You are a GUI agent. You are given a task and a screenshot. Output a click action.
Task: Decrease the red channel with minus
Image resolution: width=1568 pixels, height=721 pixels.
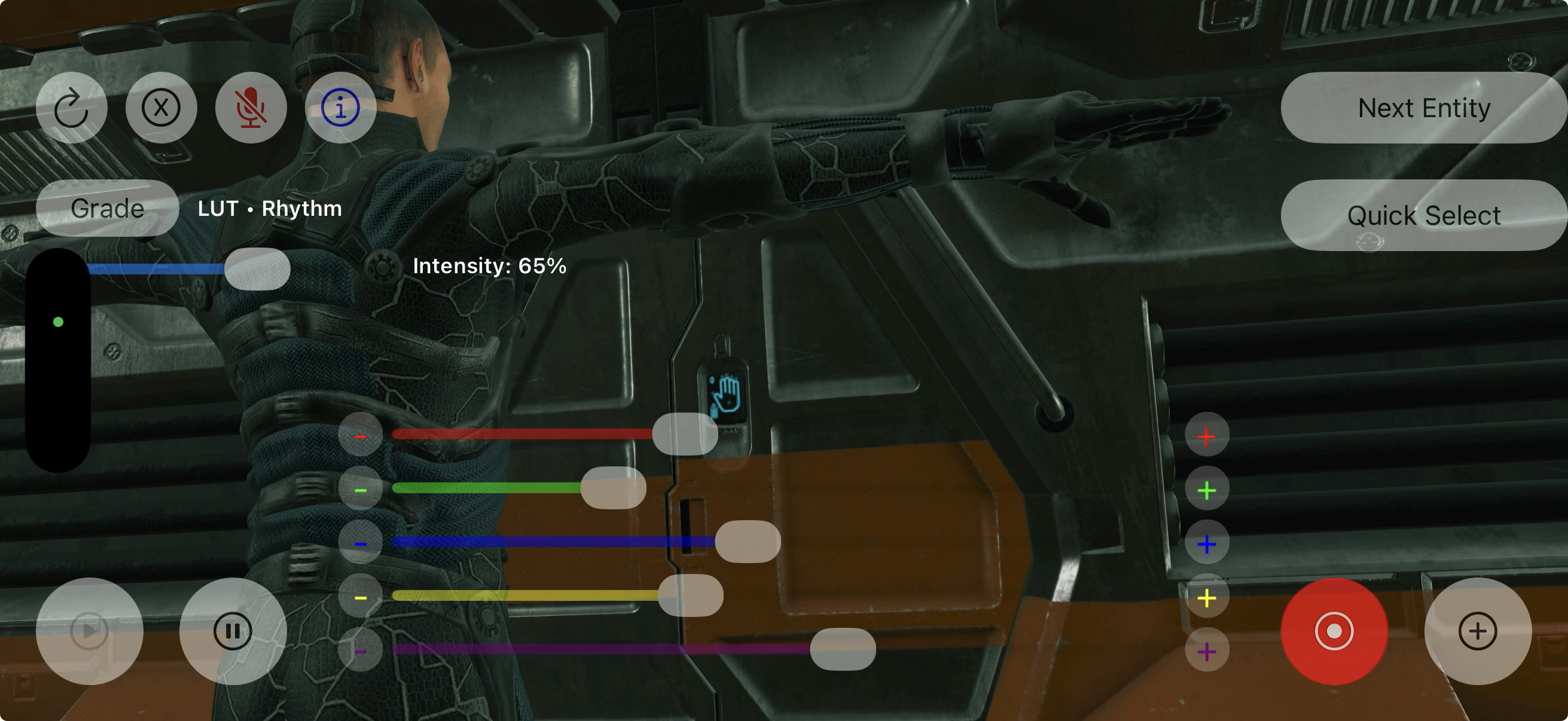pyautogui.click(x=361, y=435)
